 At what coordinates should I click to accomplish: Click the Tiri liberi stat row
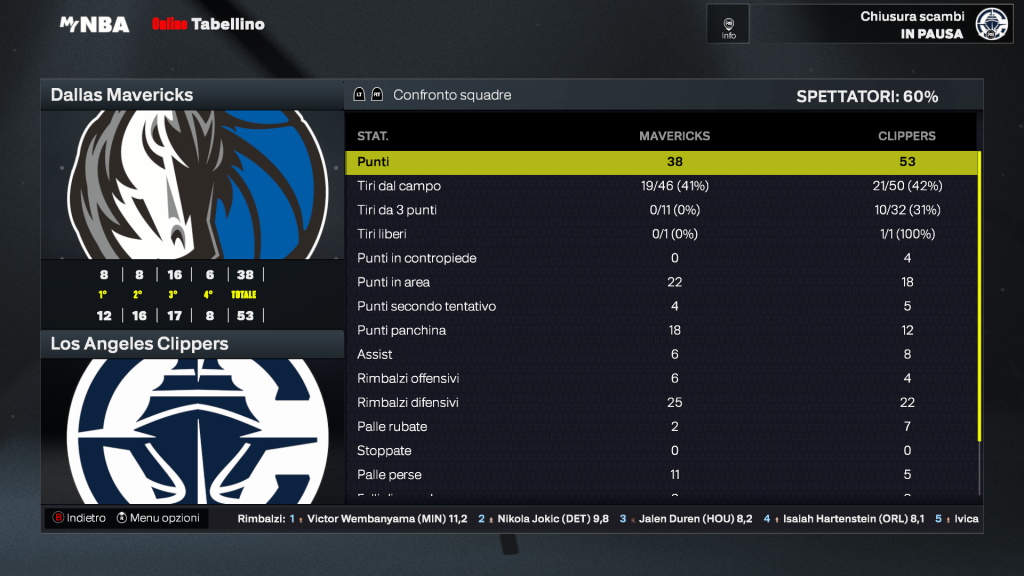660,234
